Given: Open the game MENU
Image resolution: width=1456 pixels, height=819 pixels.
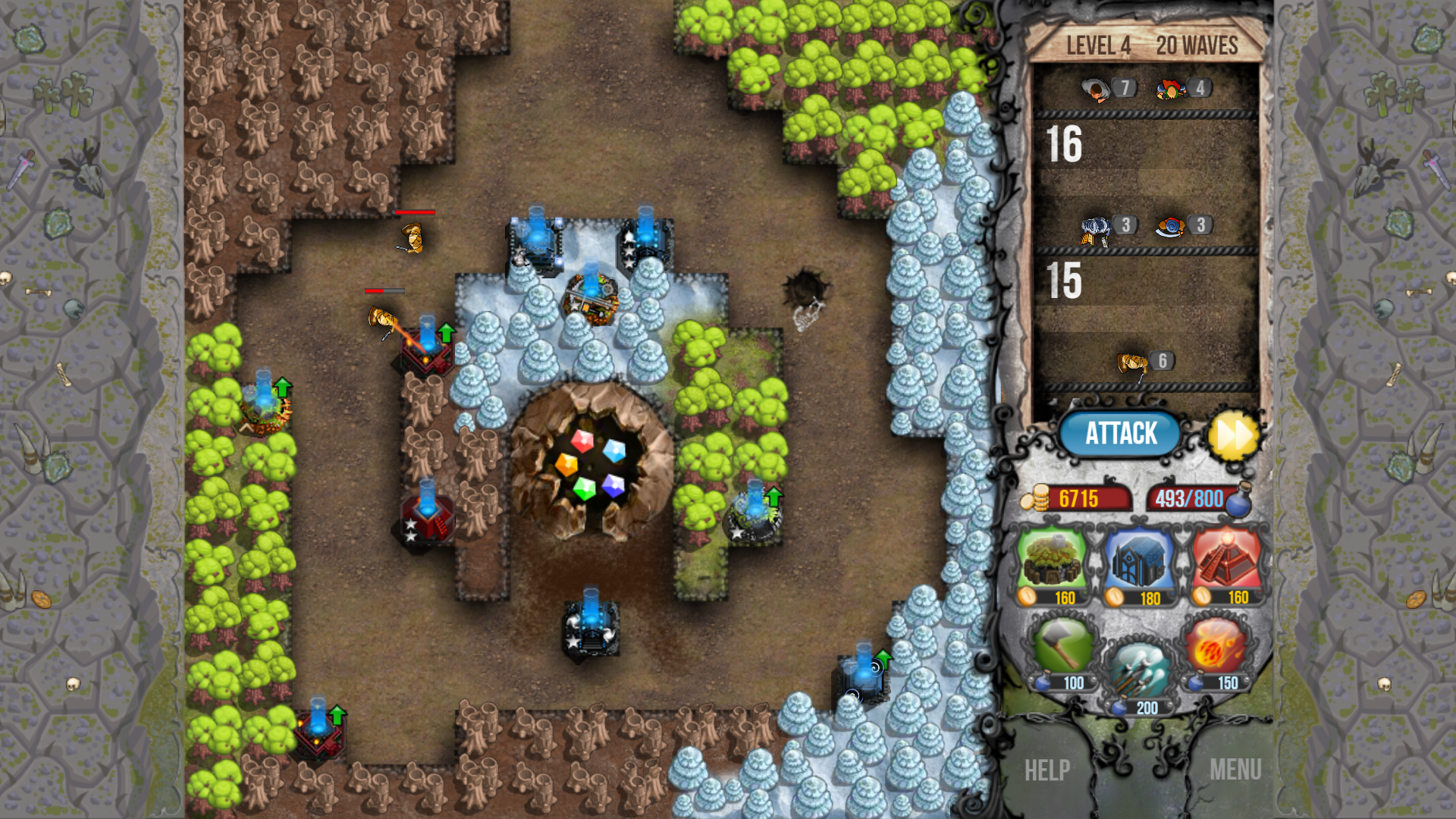Looking at the screenshot, I should point(1236,770).
